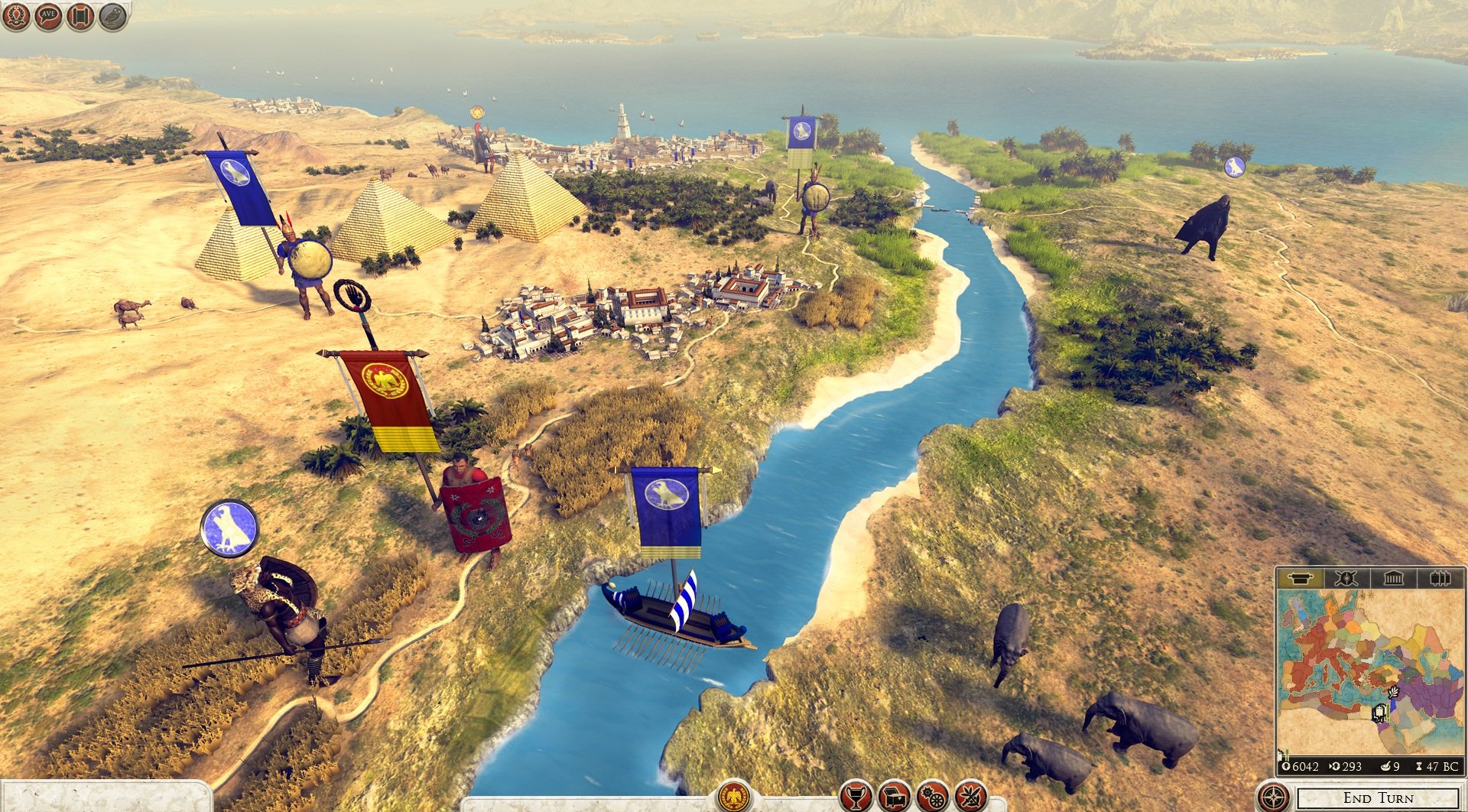
Task: Open the laurel wreath icon in the top bar
Action: pos(15,15)
